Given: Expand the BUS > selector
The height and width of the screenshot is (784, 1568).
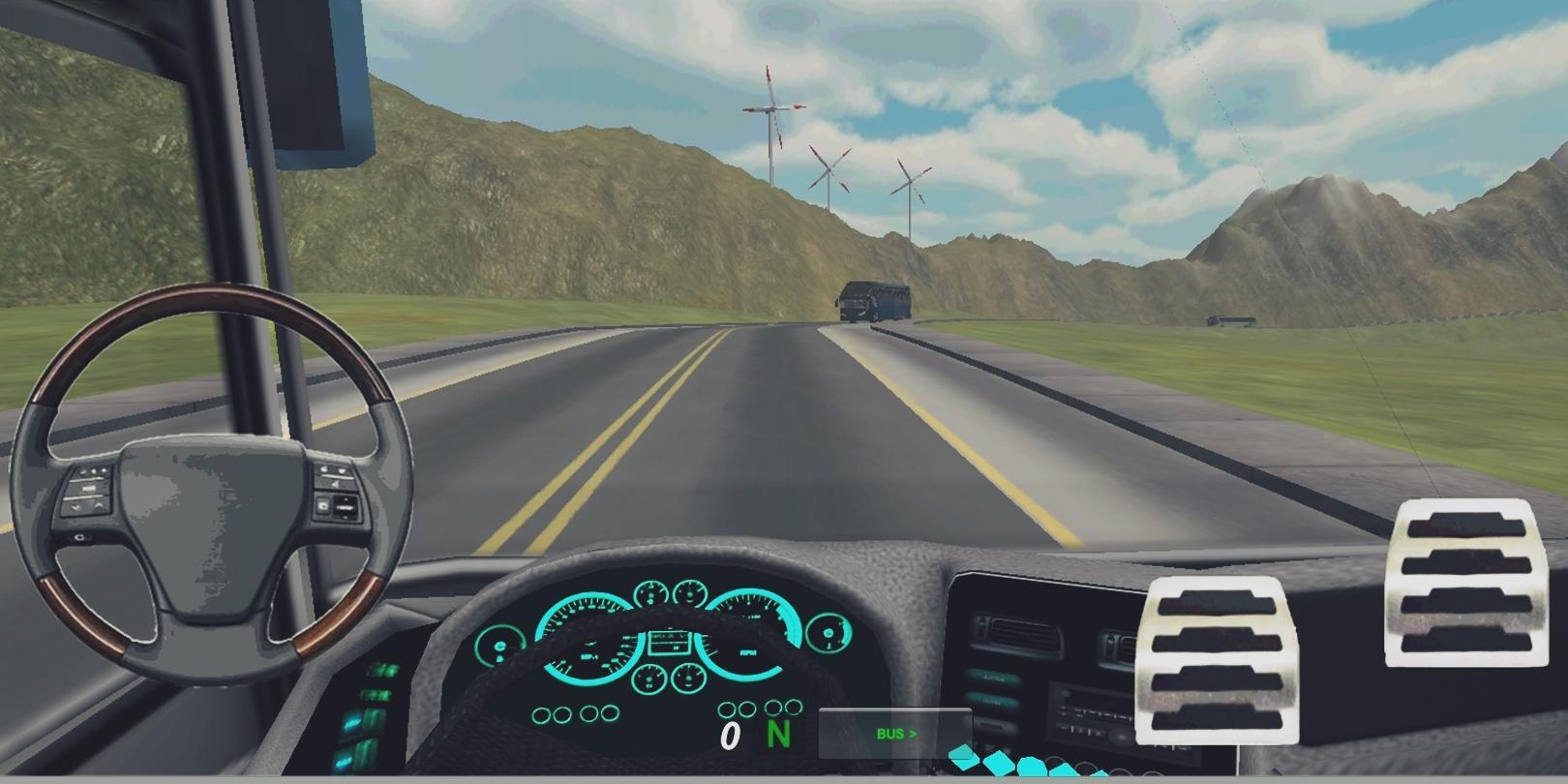Looking at the screenshot, I should (894, 733).
